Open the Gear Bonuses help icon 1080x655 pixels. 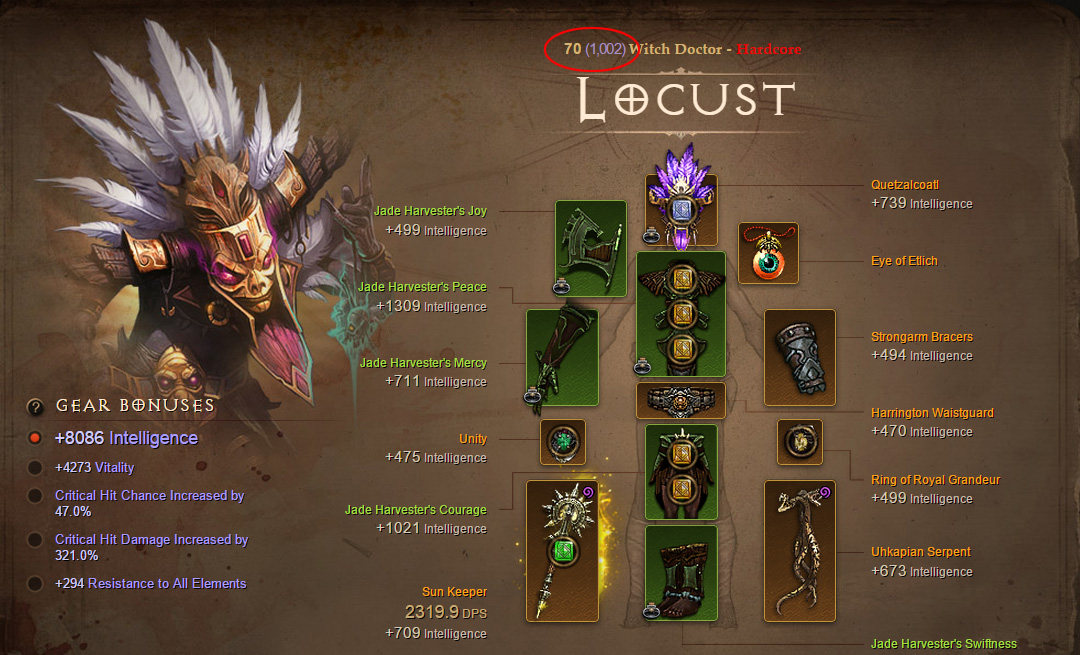(x=35, y=406)
